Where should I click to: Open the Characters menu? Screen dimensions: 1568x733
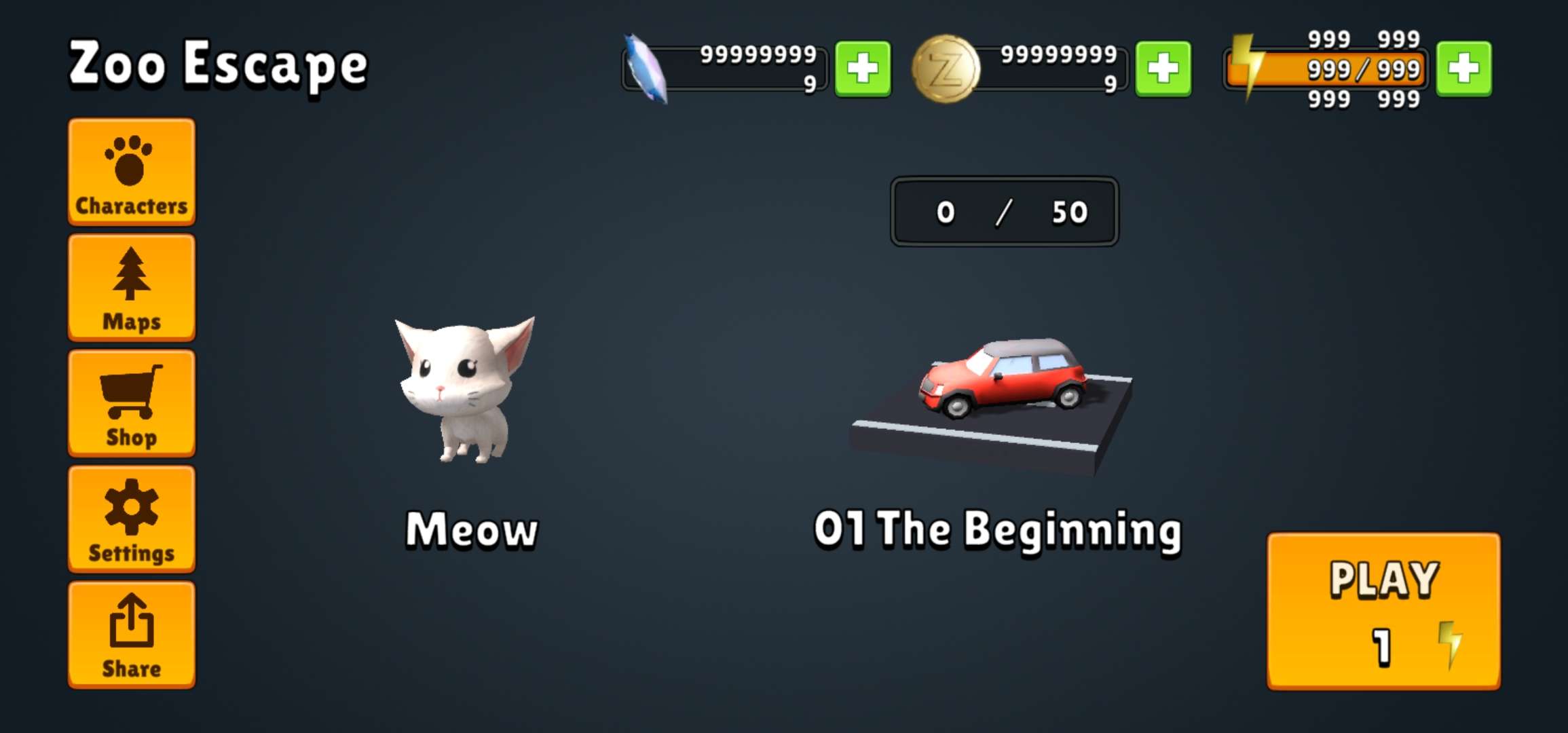coord(132,172)
